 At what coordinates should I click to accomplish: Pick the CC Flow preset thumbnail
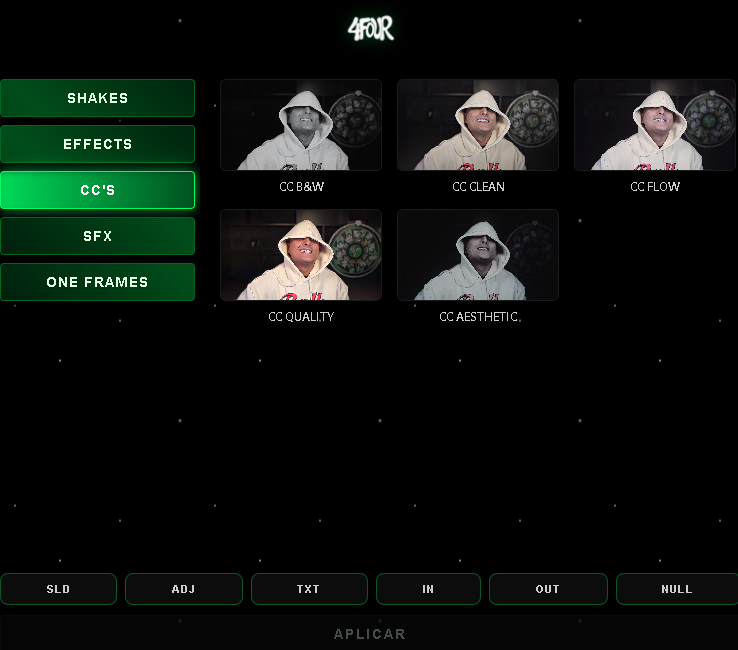click(x=655, y=125)
